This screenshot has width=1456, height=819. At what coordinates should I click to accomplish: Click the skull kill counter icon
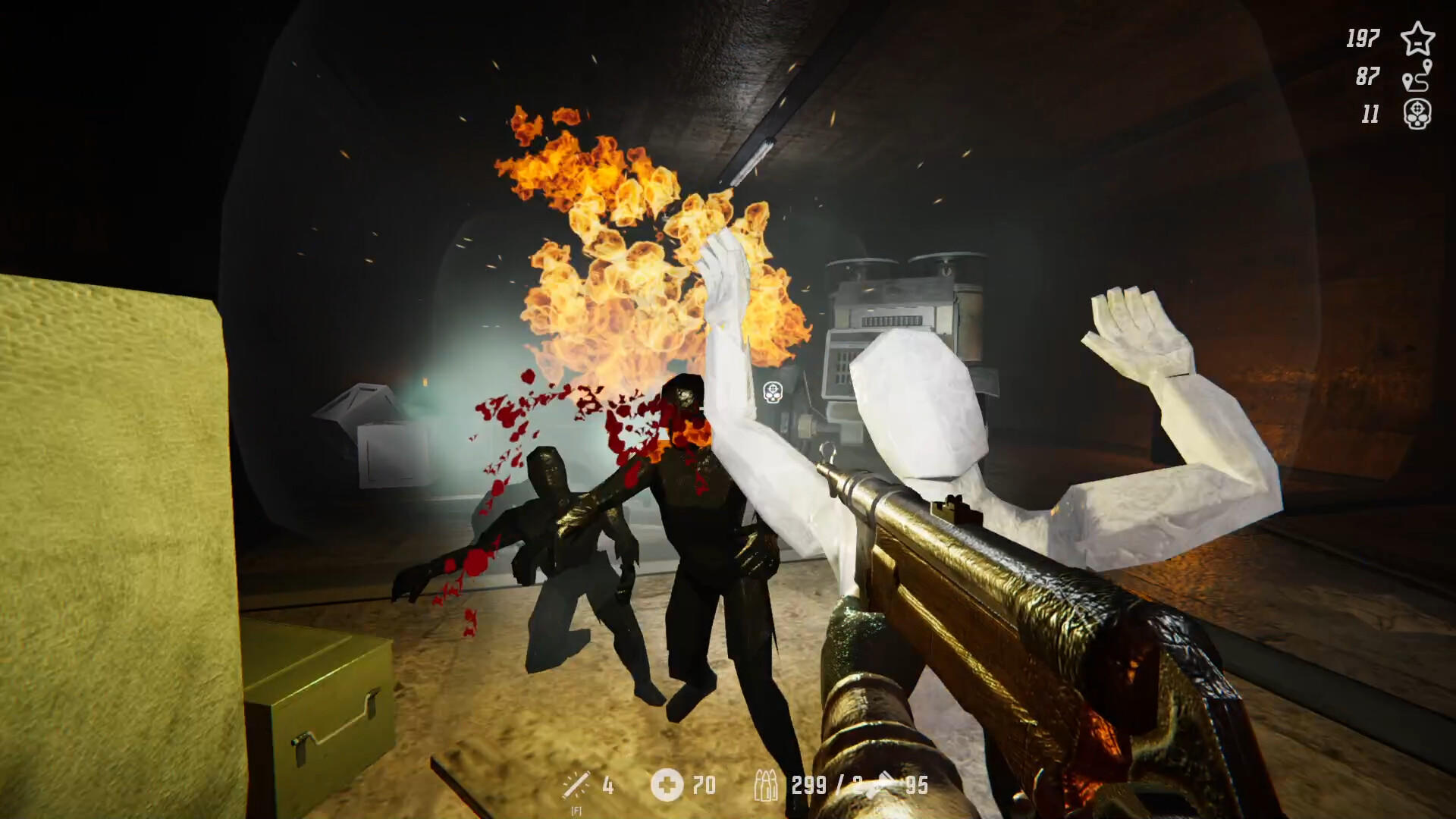(1417, 115)
